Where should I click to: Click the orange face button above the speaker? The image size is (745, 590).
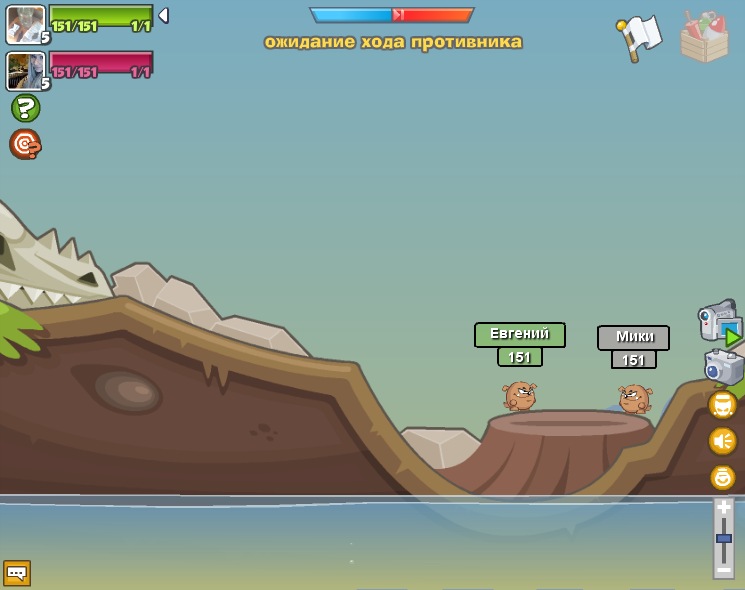click(722, 405)
